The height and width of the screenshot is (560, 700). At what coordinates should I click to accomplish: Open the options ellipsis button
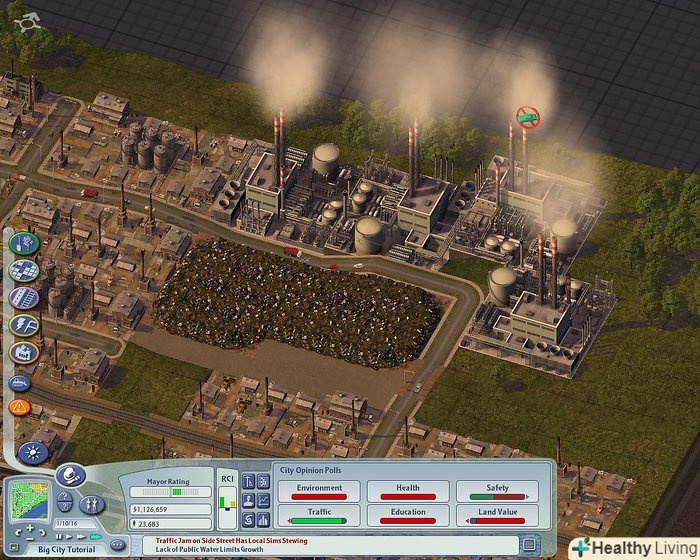click(118, 544)
